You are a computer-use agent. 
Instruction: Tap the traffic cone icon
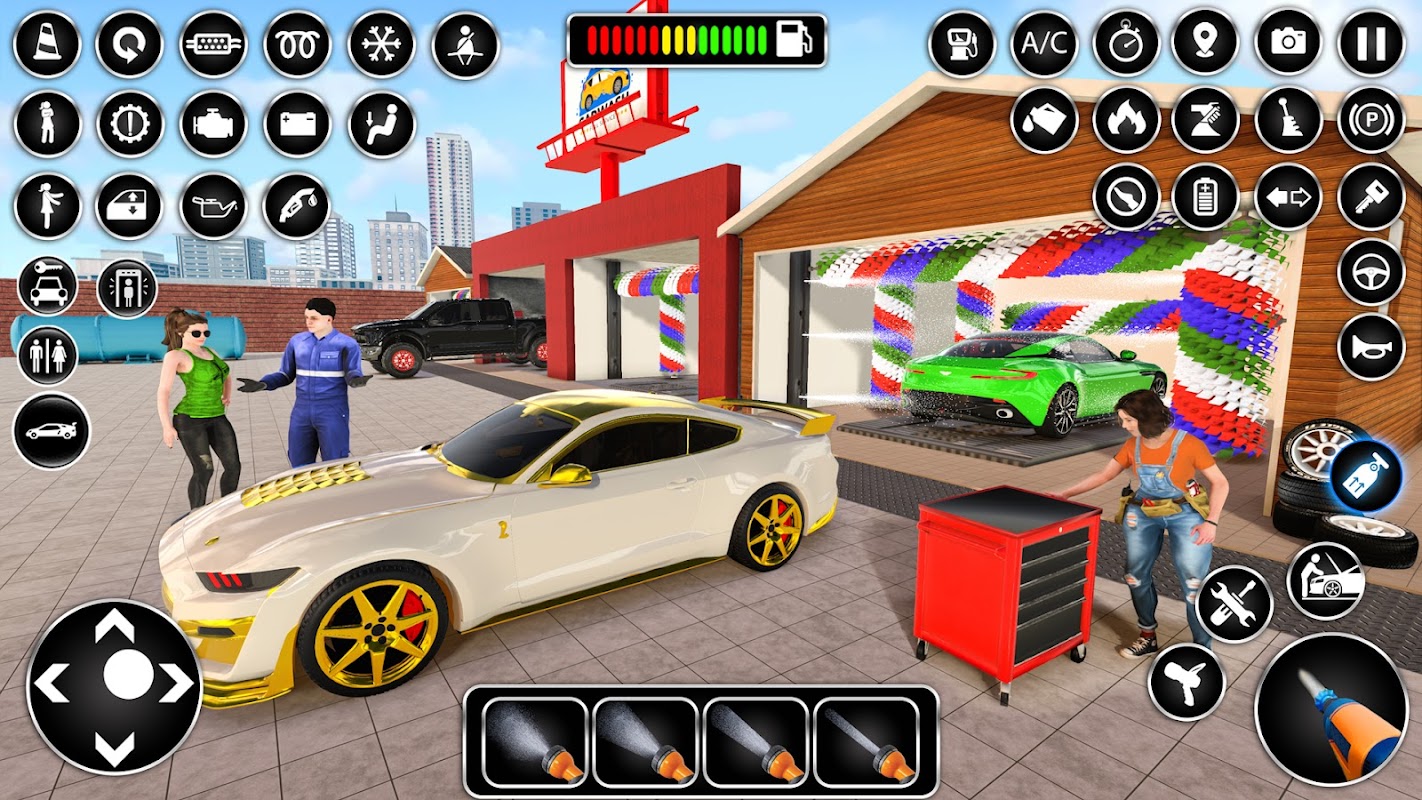pyautogui.click(x=47, y=44)
